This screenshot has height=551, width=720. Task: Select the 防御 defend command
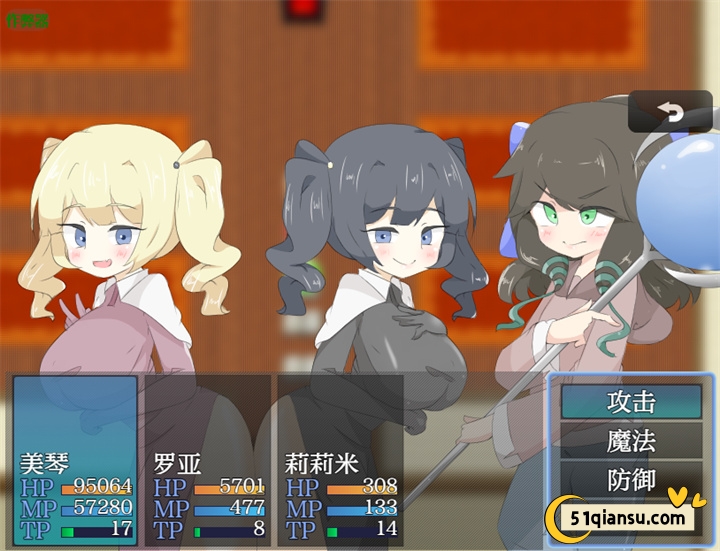[631, 480]
